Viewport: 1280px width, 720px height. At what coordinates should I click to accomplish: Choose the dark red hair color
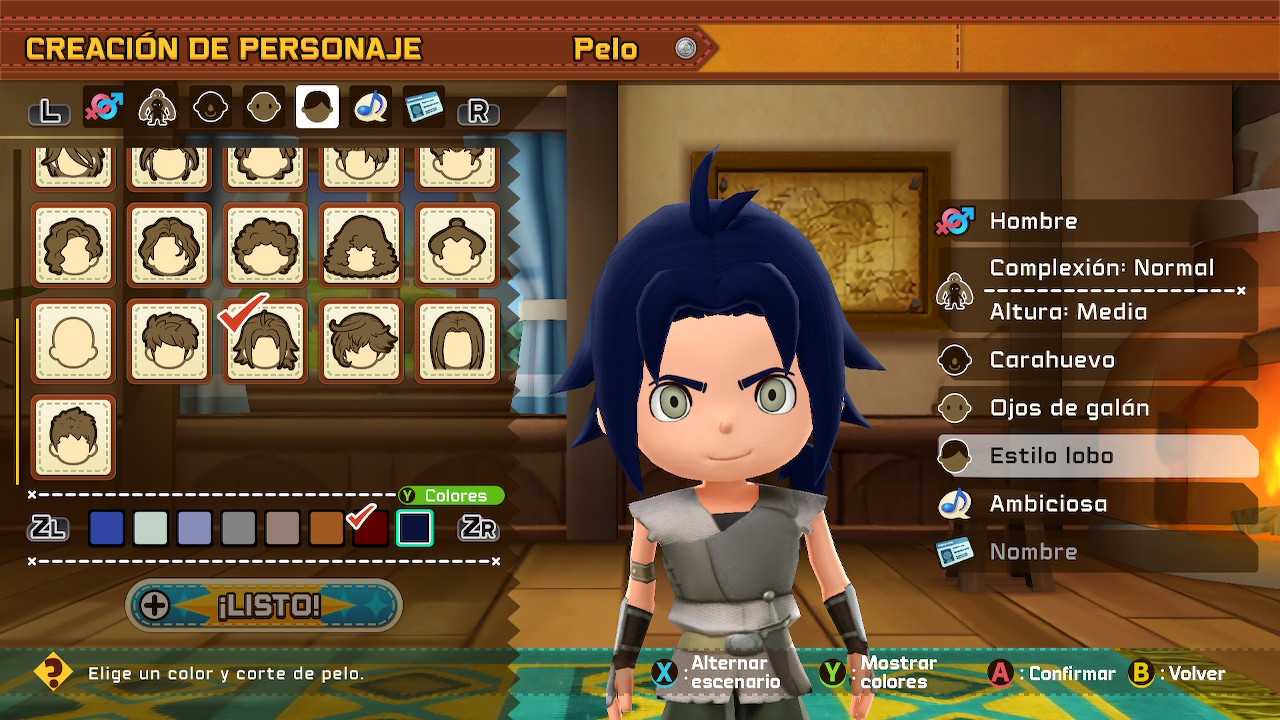pos(370,528)
